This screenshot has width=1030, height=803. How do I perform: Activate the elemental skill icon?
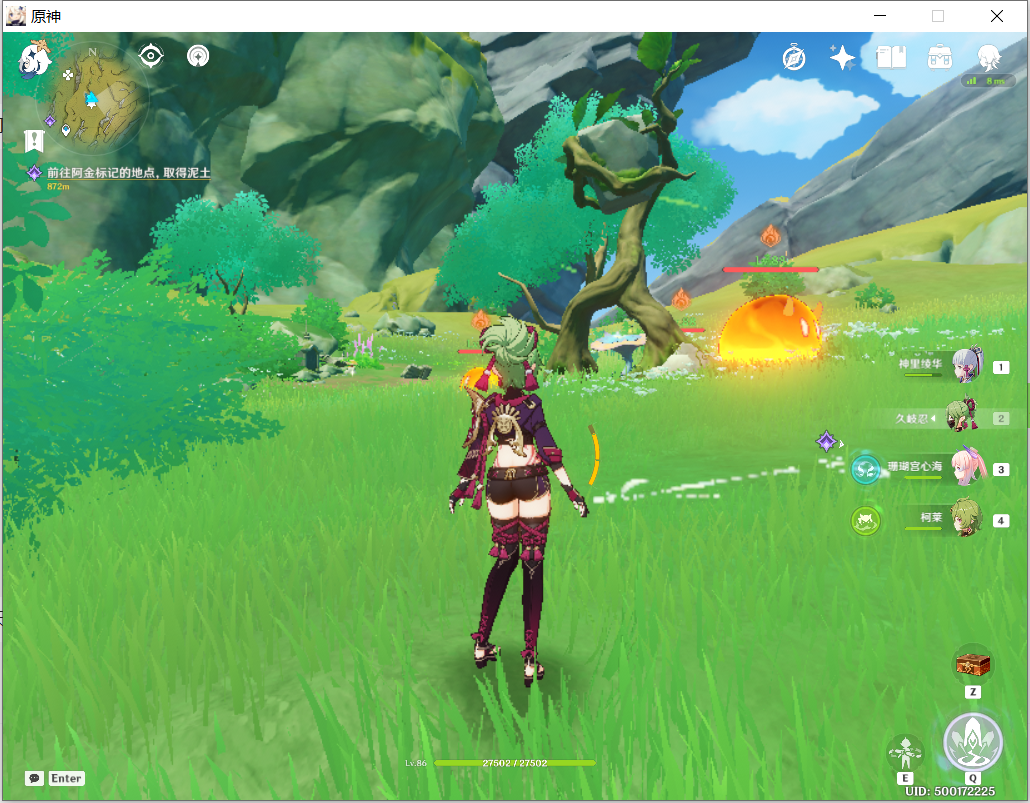coord(905,752)
